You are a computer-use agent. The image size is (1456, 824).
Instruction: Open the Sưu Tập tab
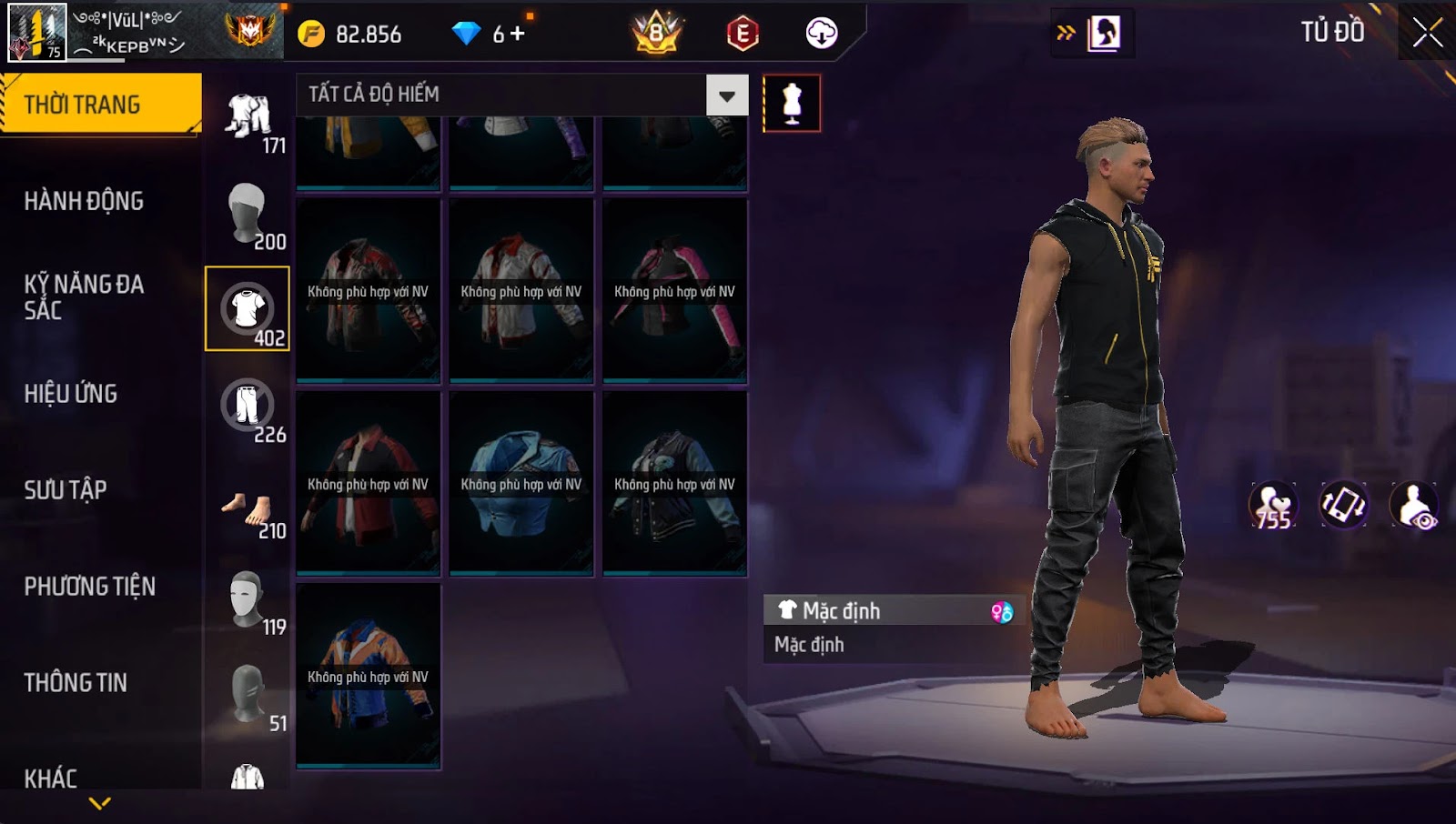[x=66, y=490]
